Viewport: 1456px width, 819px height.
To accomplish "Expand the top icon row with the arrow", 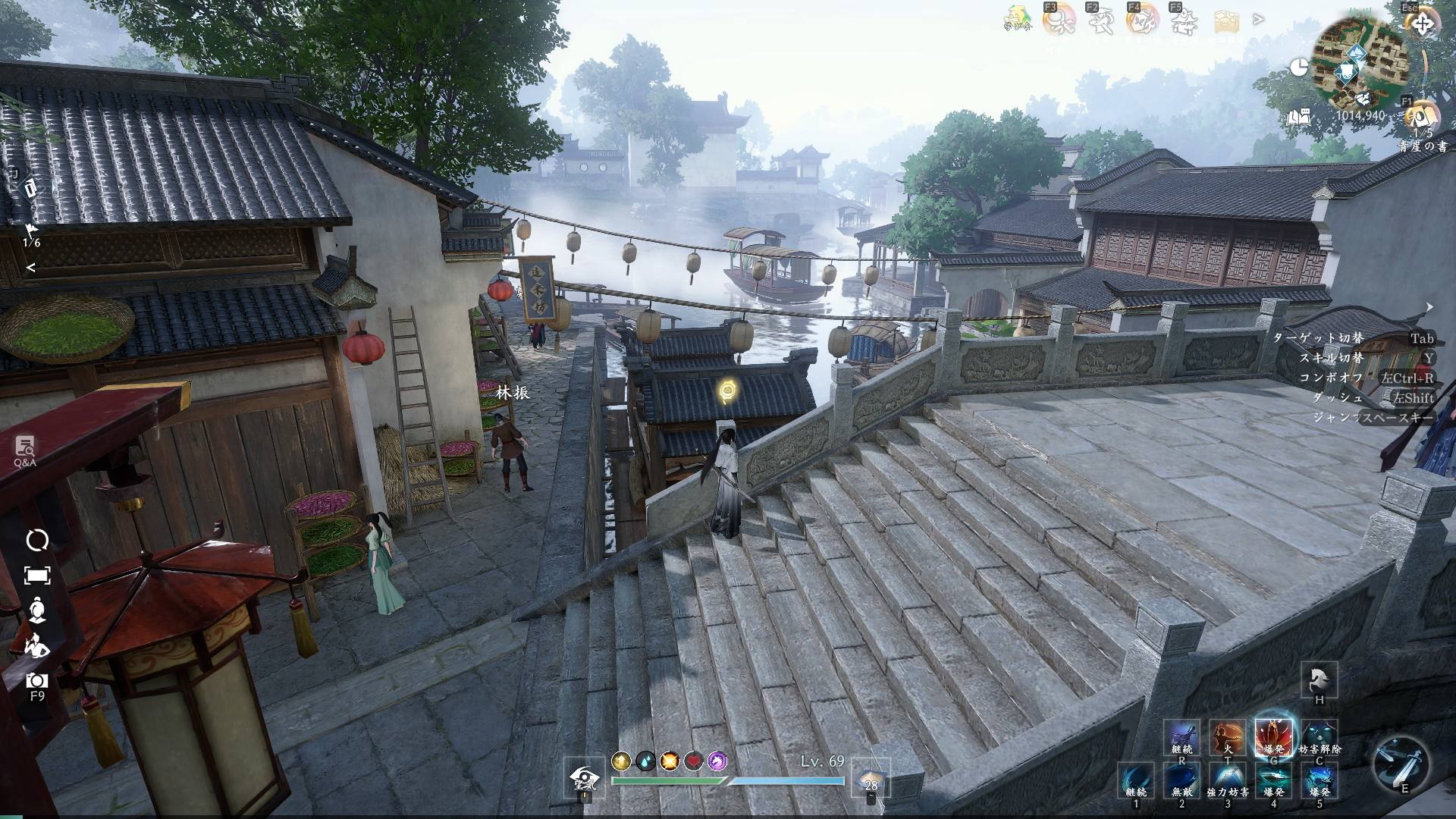I will pyautogui.click(x=1259, y=20).
